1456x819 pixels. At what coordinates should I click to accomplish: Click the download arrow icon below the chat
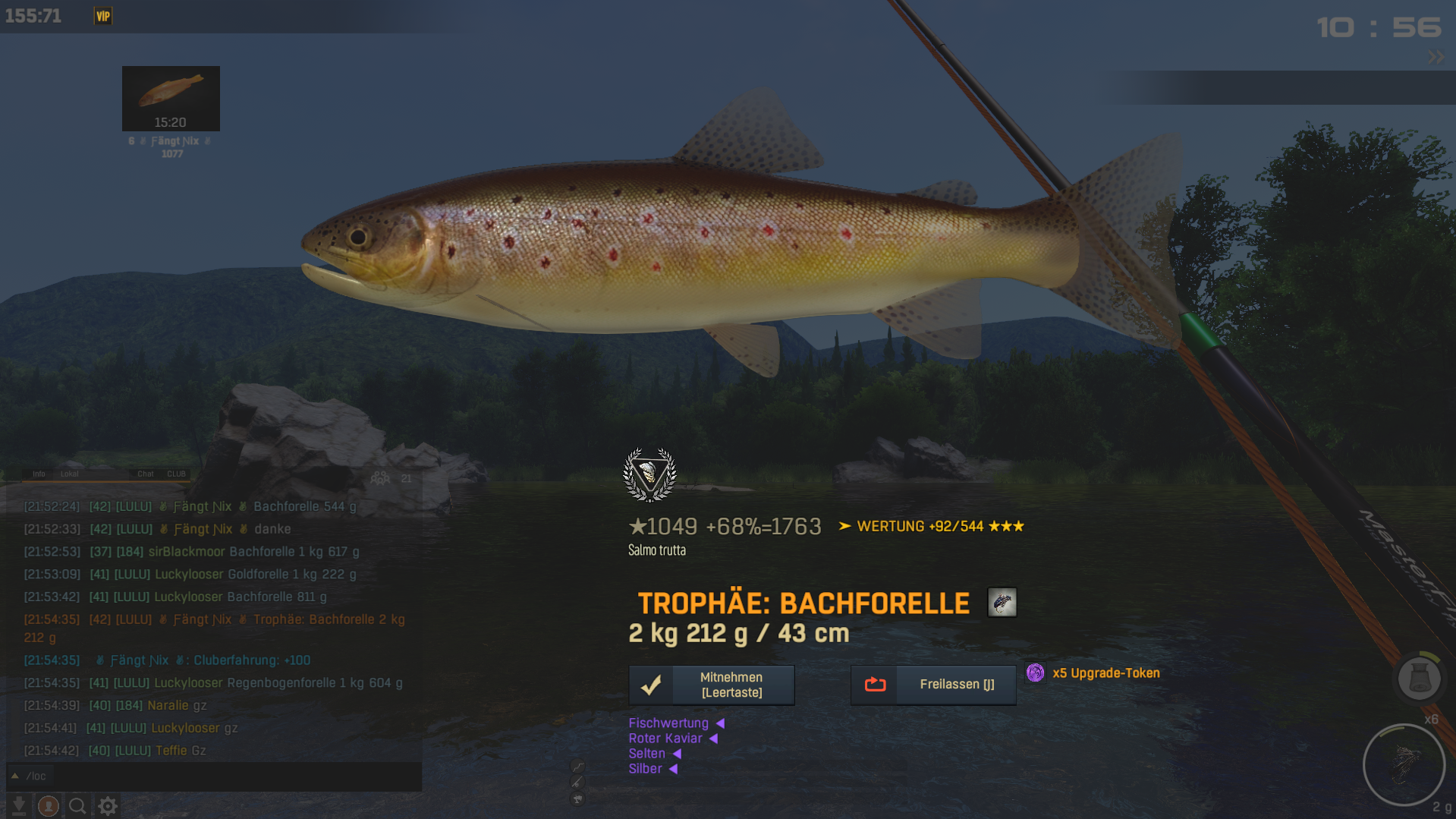pyautogui.click(x=19, y=805)
